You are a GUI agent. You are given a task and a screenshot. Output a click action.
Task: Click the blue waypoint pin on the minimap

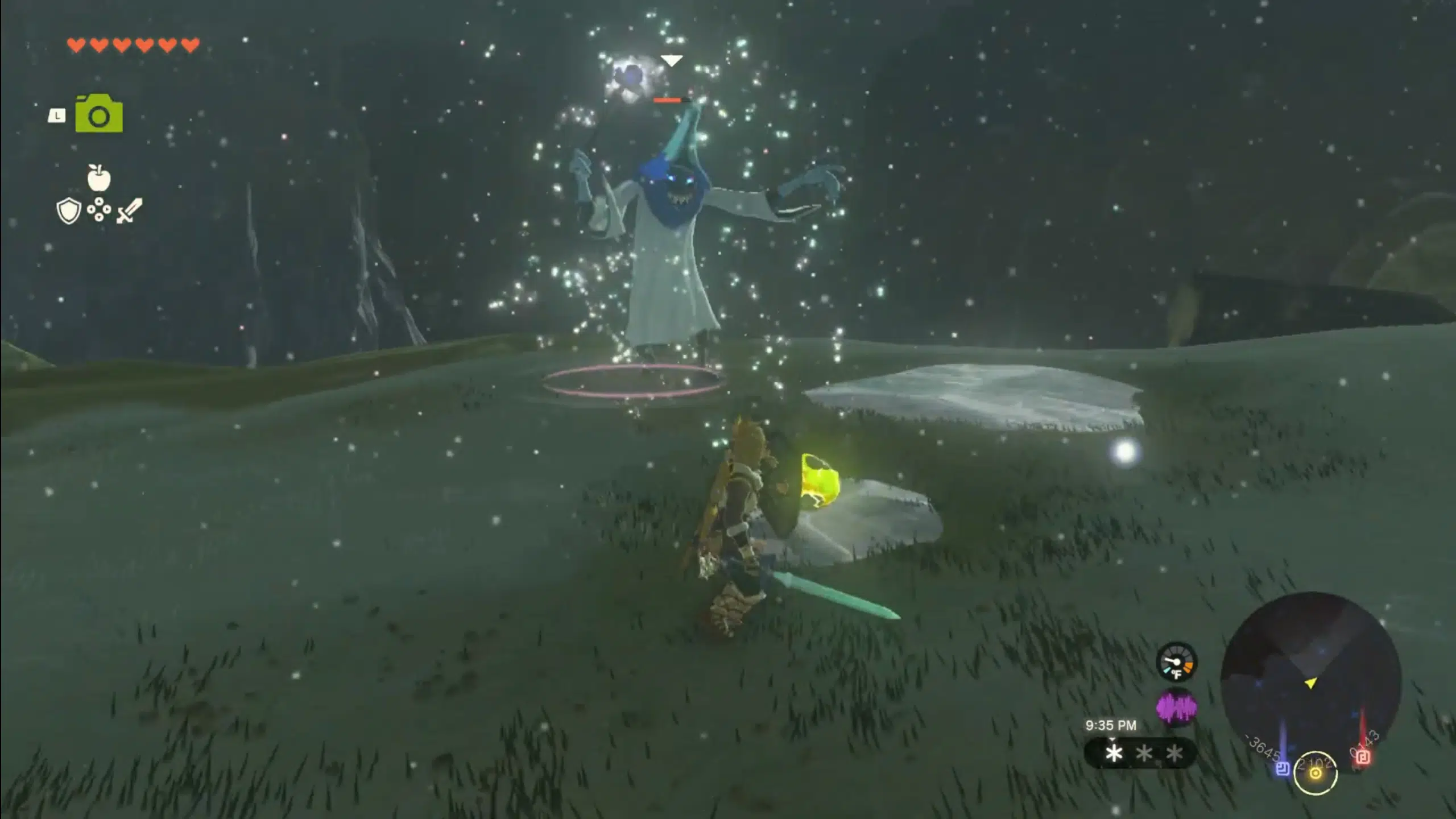1283,770
